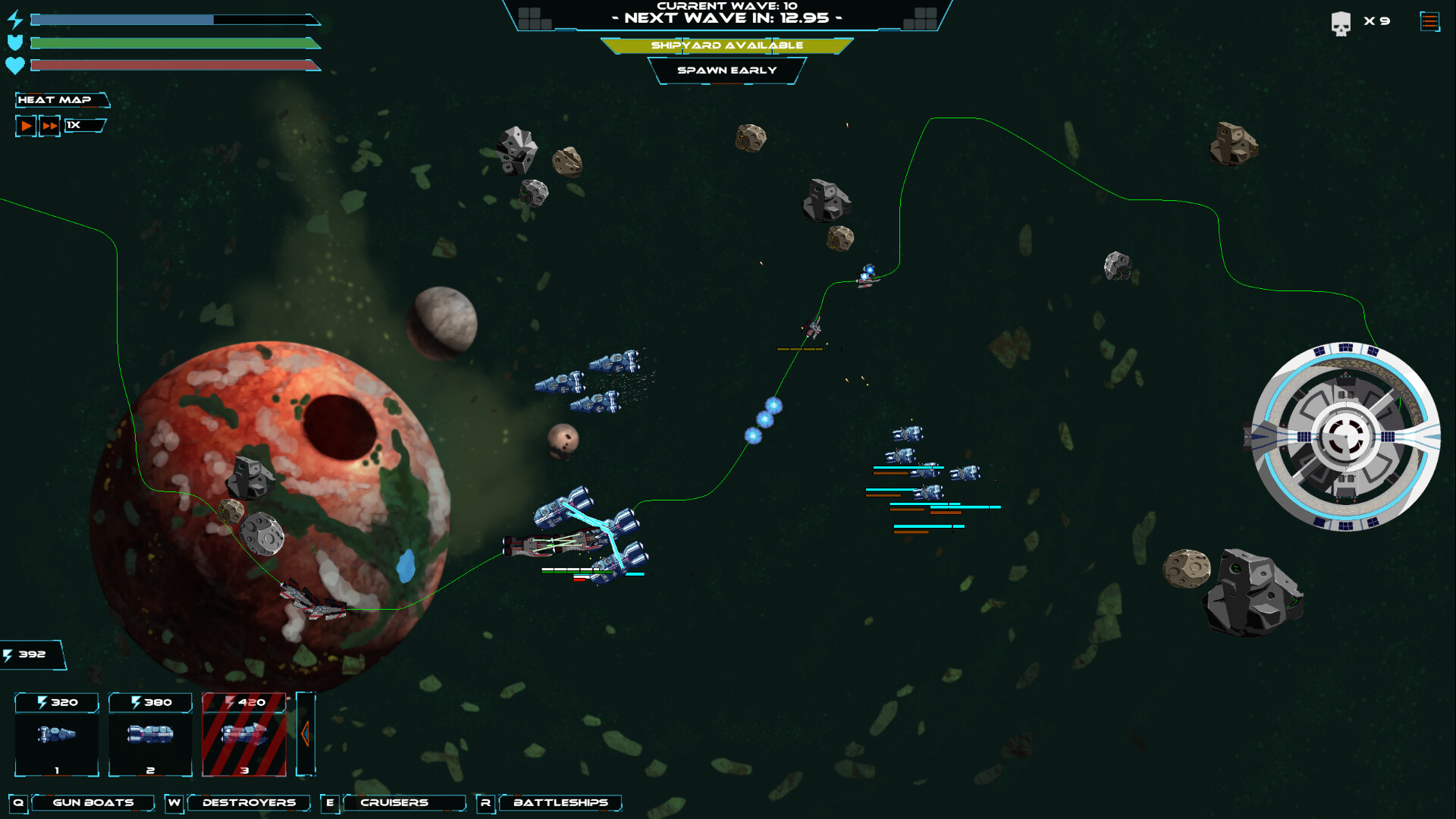Select the skull enemy counter icon

click(x=1342, y=22)
